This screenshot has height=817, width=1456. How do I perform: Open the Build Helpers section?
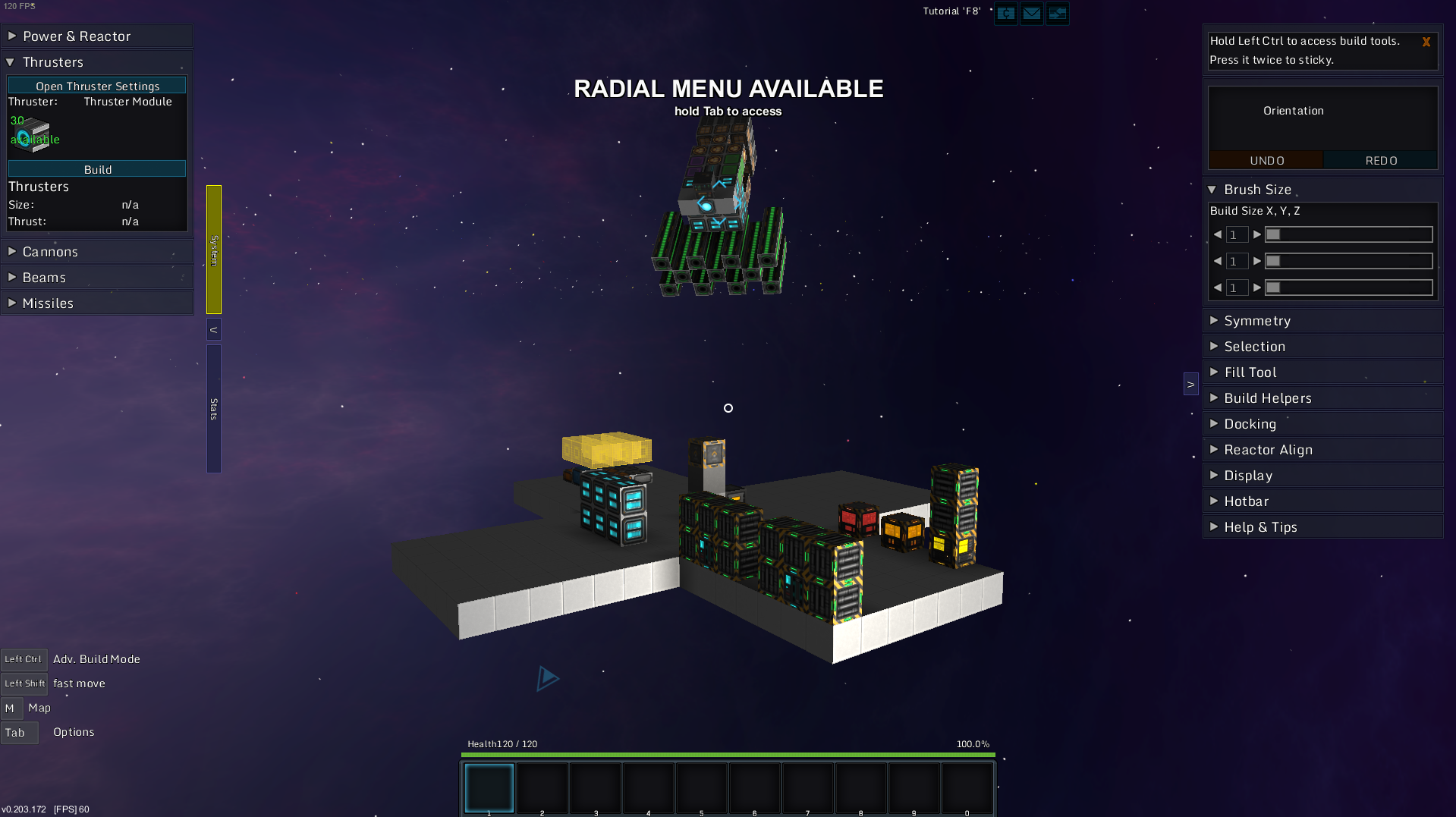[x=1267, y=398]
